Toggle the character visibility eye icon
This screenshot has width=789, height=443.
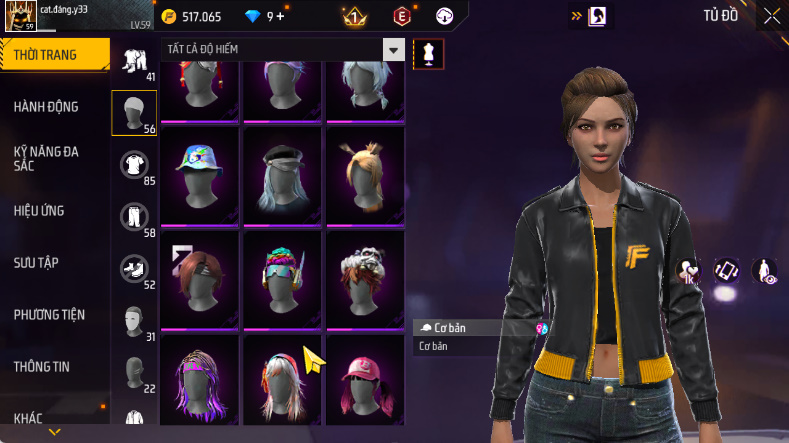[765, 271]
